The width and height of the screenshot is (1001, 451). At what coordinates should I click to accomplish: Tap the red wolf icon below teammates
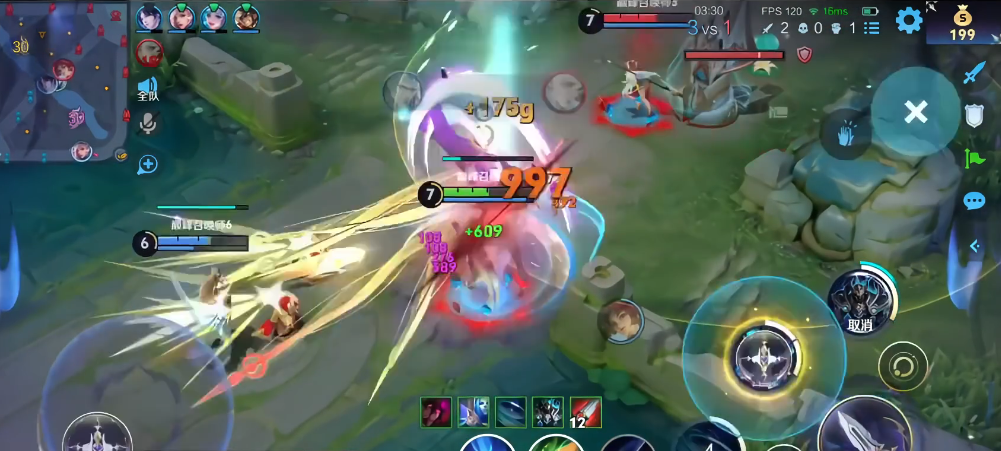(x=149, y=53)
